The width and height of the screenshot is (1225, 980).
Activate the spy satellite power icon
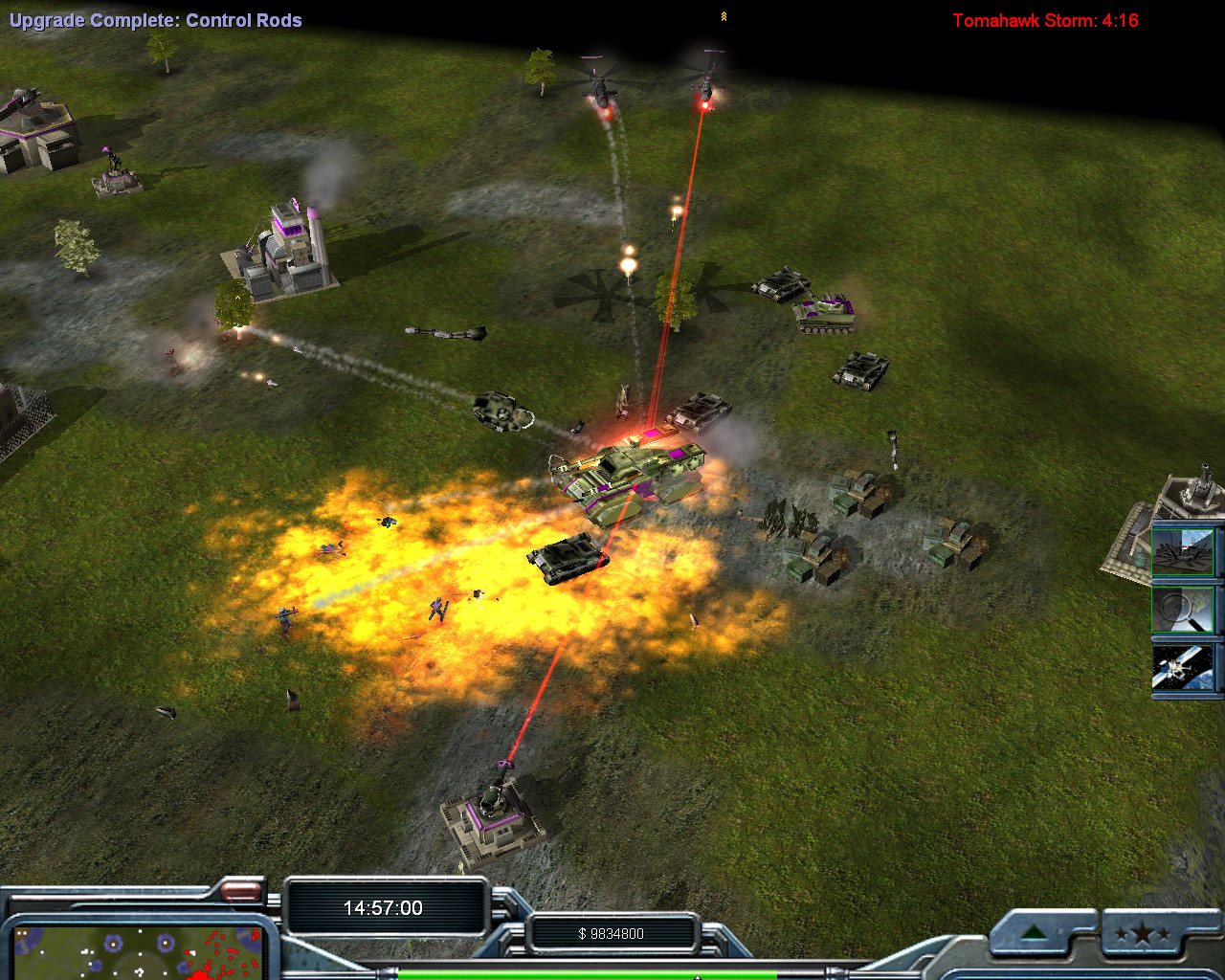pyautogui.click(x=1183, y=667)
